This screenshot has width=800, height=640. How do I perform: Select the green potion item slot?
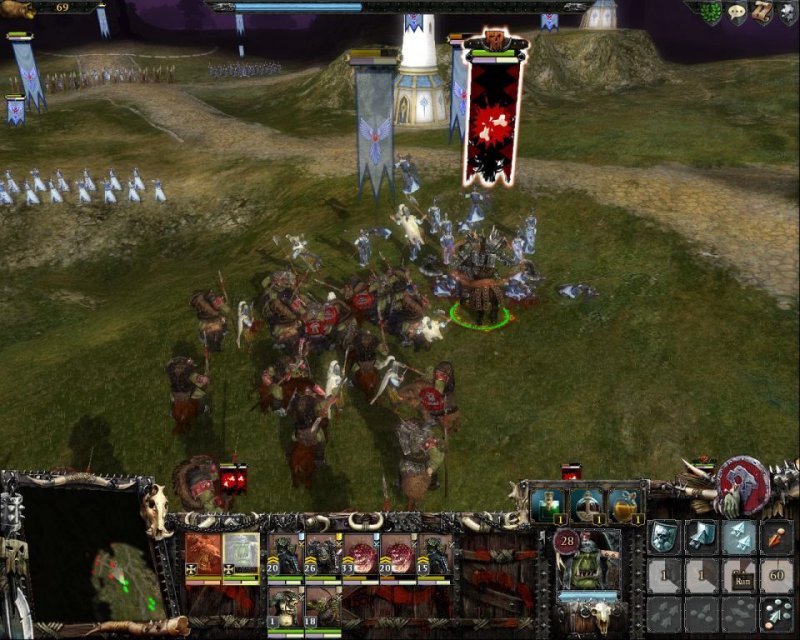point(547,505)
